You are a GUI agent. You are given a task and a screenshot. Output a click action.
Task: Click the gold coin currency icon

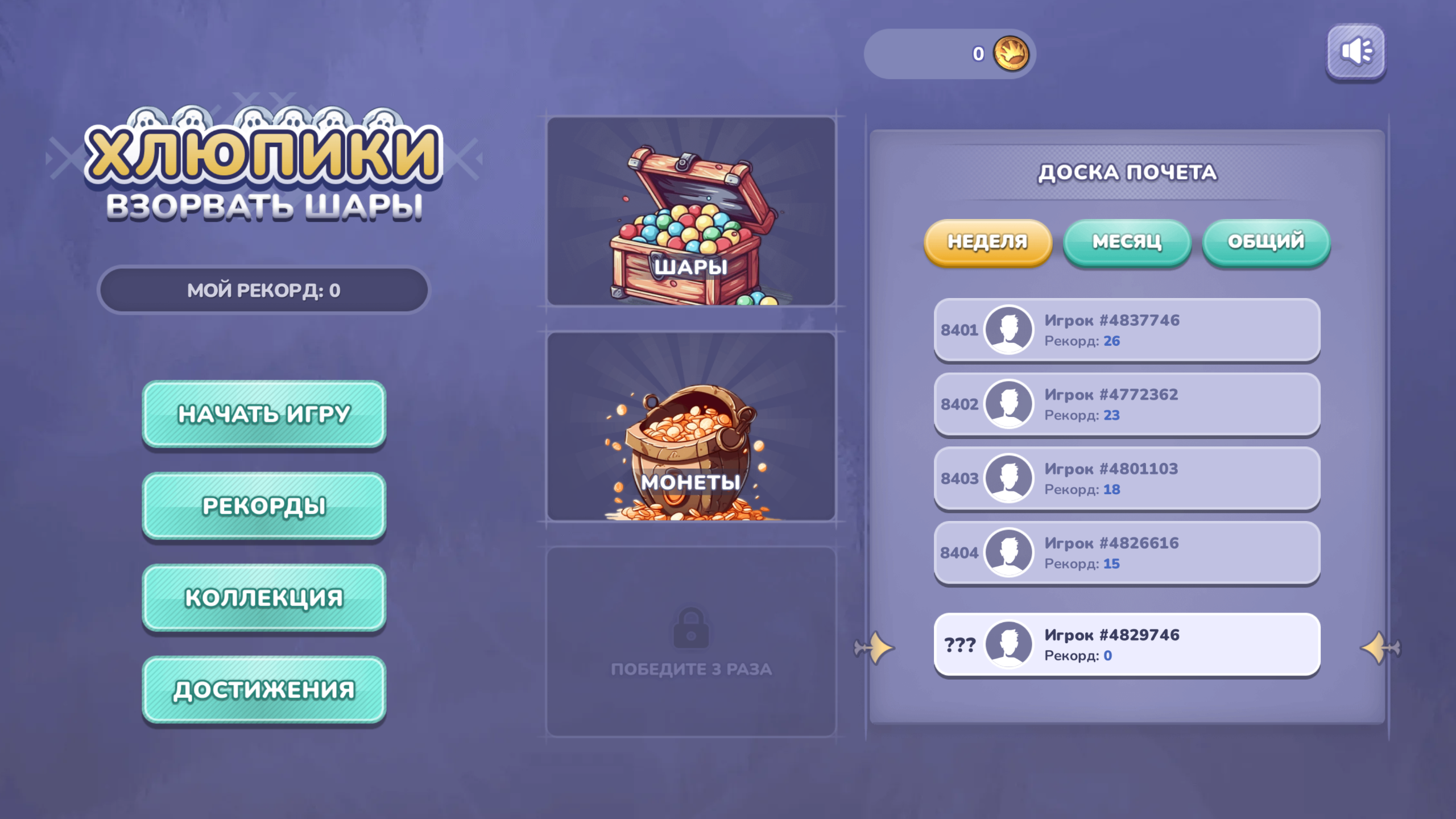click(x=1017, y=54)
